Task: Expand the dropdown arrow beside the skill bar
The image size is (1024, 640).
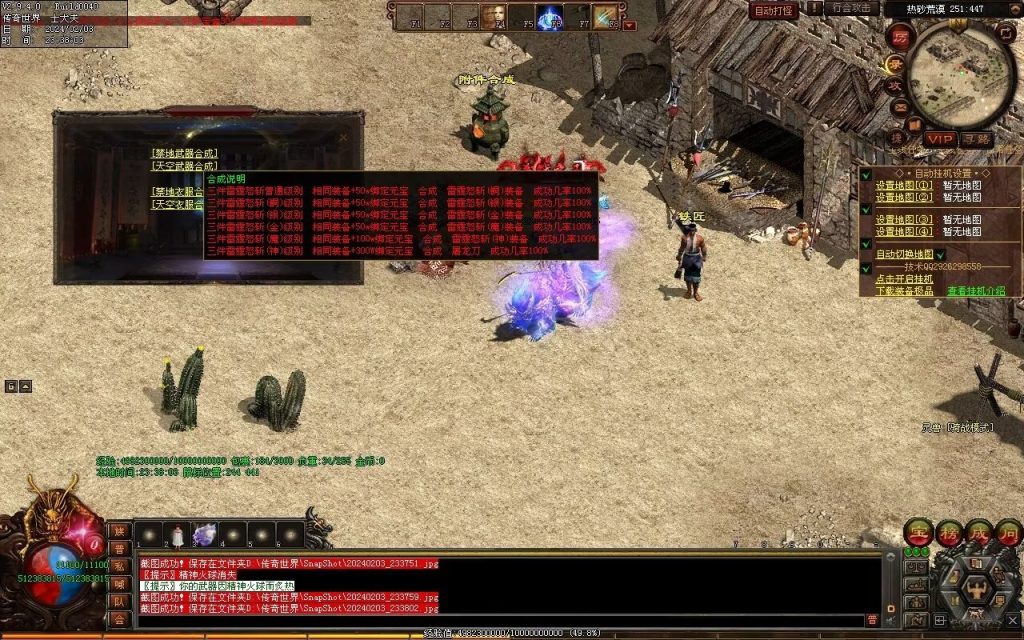Action: [629, 25]
